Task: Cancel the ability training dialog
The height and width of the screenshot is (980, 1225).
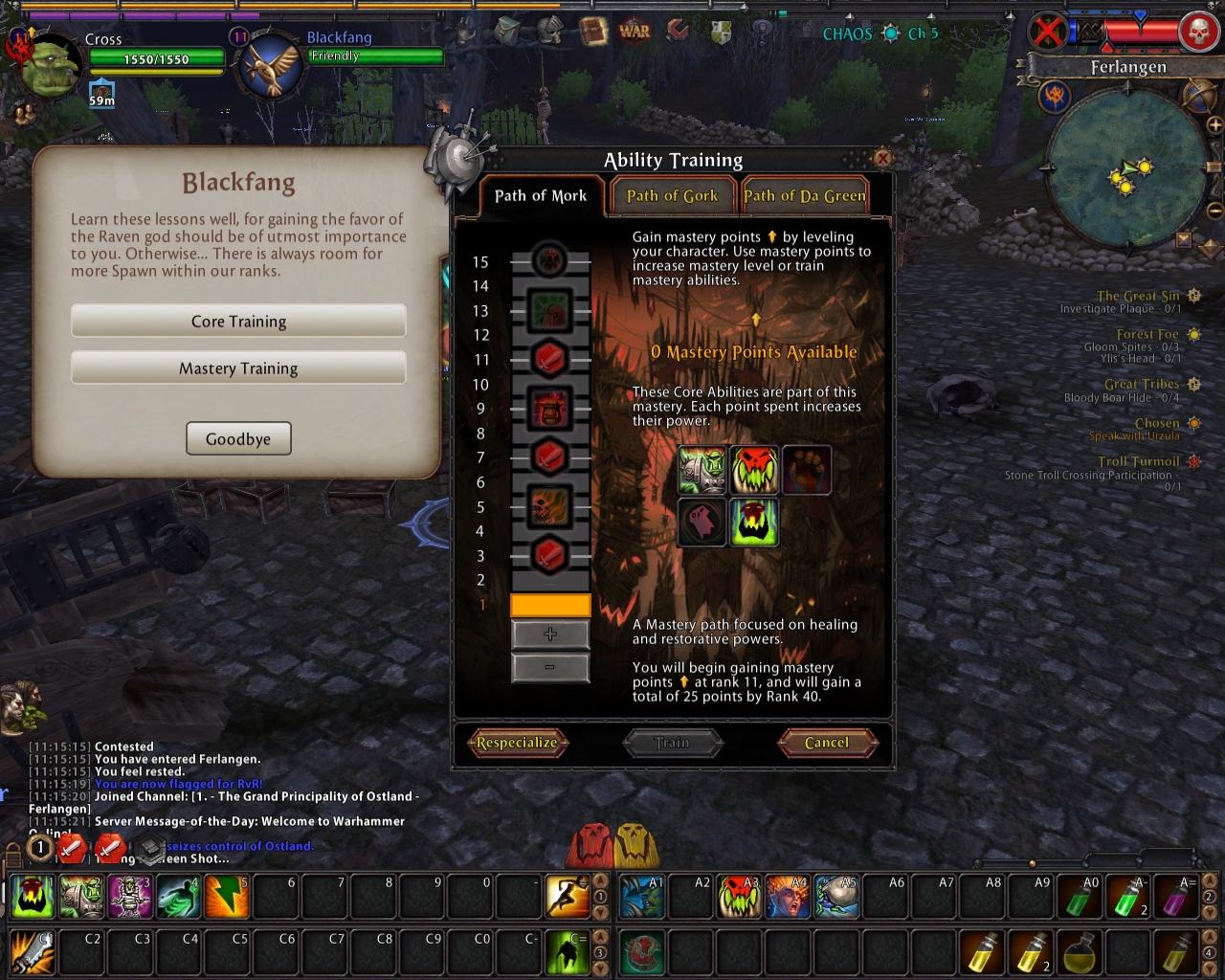Action: [x=827, y=743]
